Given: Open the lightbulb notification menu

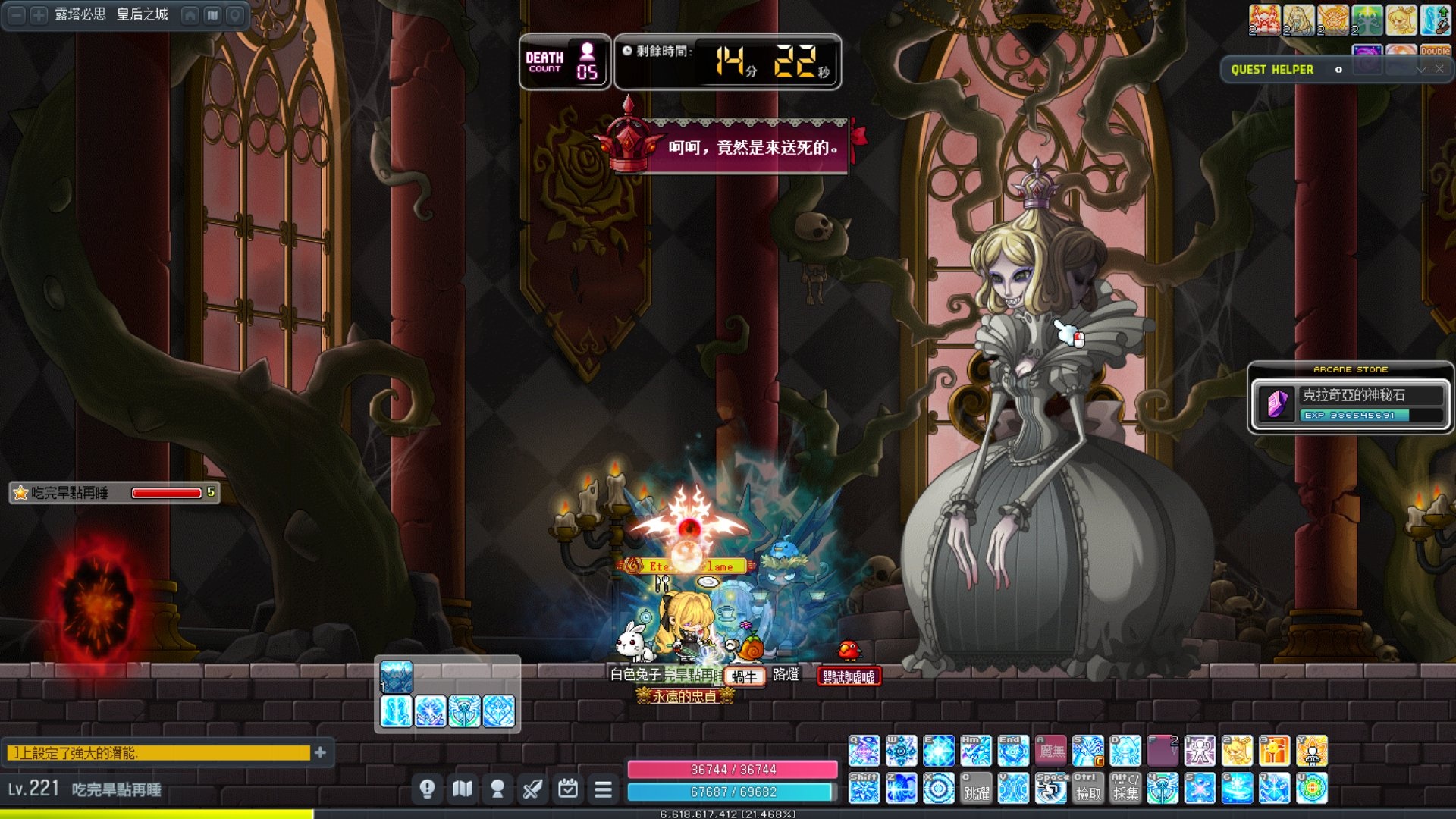Looking at the screenshot, I should (427, 789).
